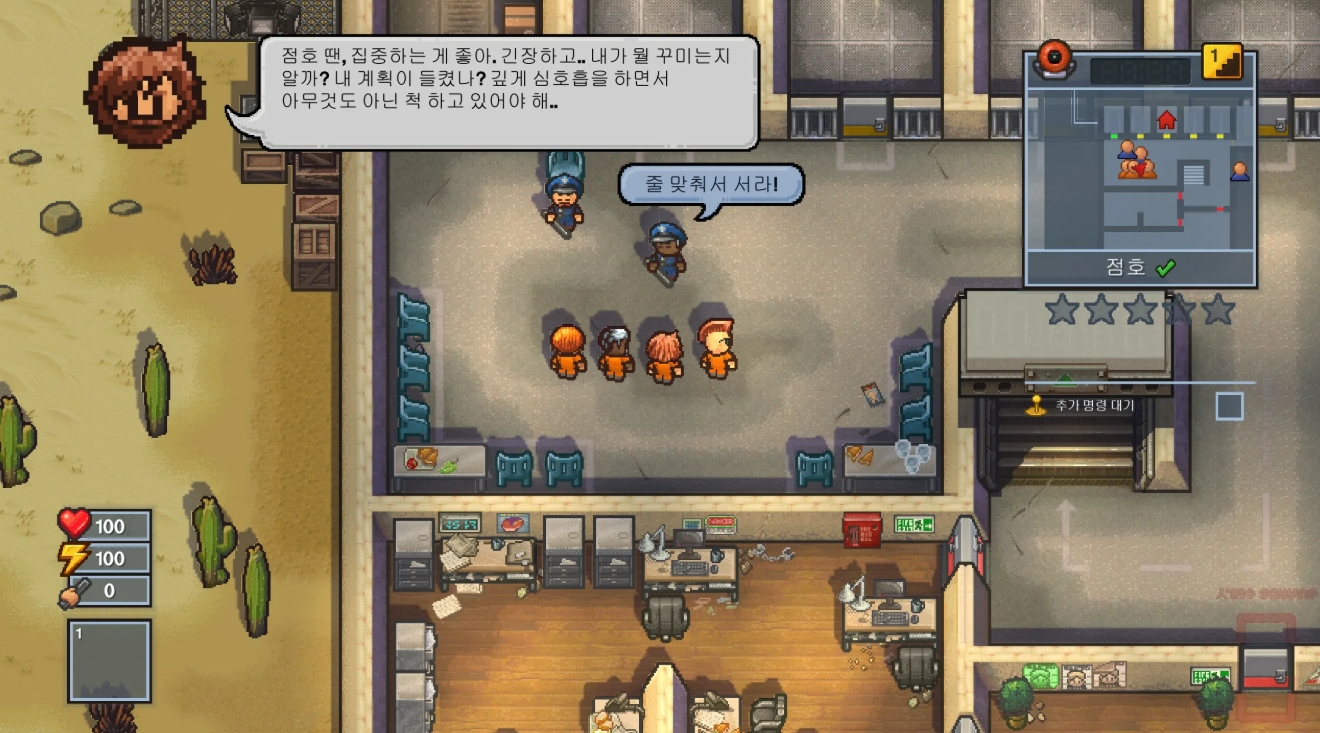Click the digital clock display on the minimap

1141,71
